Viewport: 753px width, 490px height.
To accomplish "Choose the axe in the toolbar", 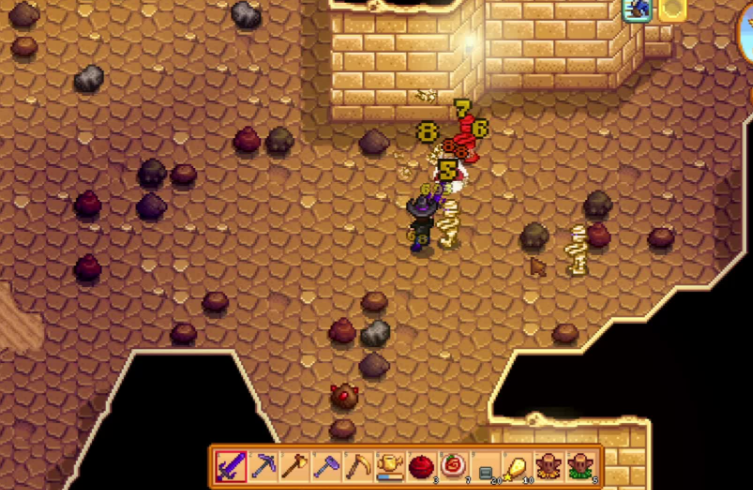I will [x=294, y=466].
